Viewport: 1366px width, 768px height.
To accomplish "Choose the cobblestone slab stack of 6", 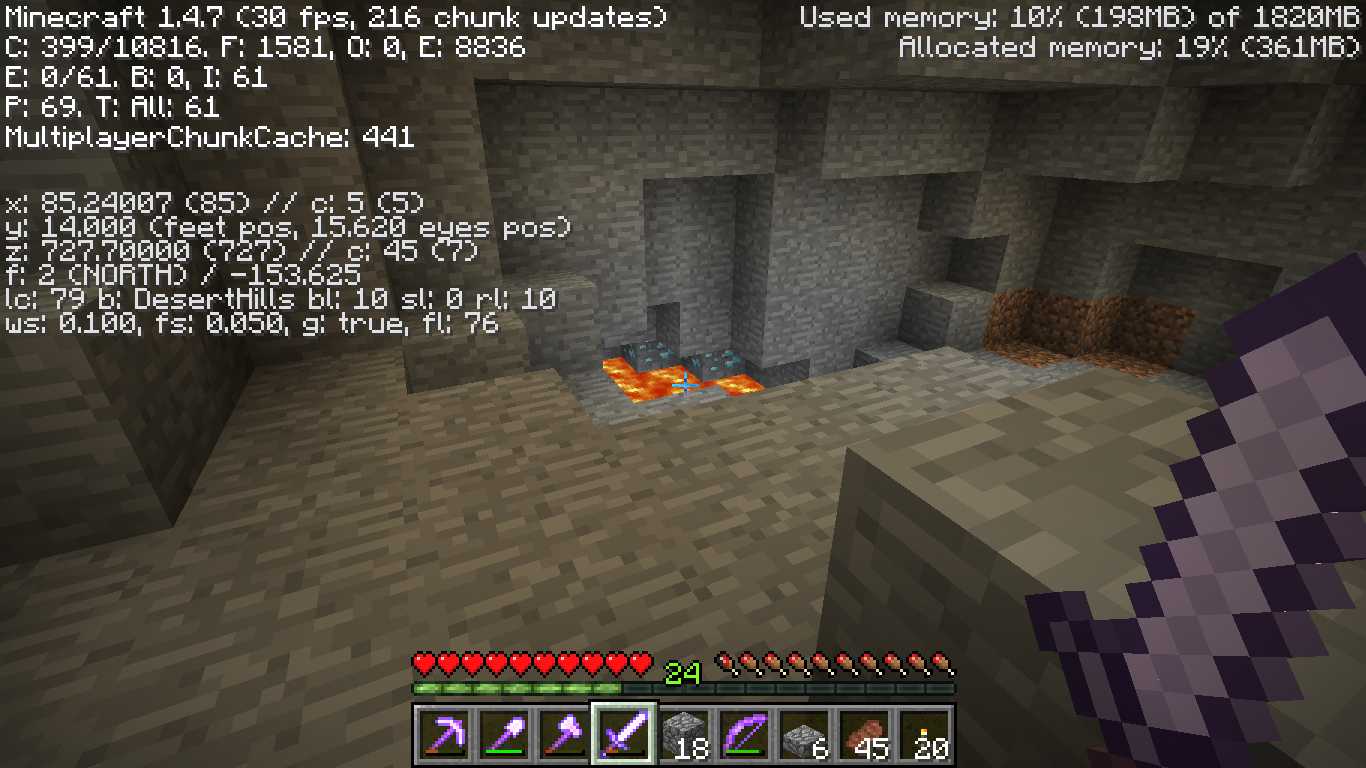I will 804,736.
